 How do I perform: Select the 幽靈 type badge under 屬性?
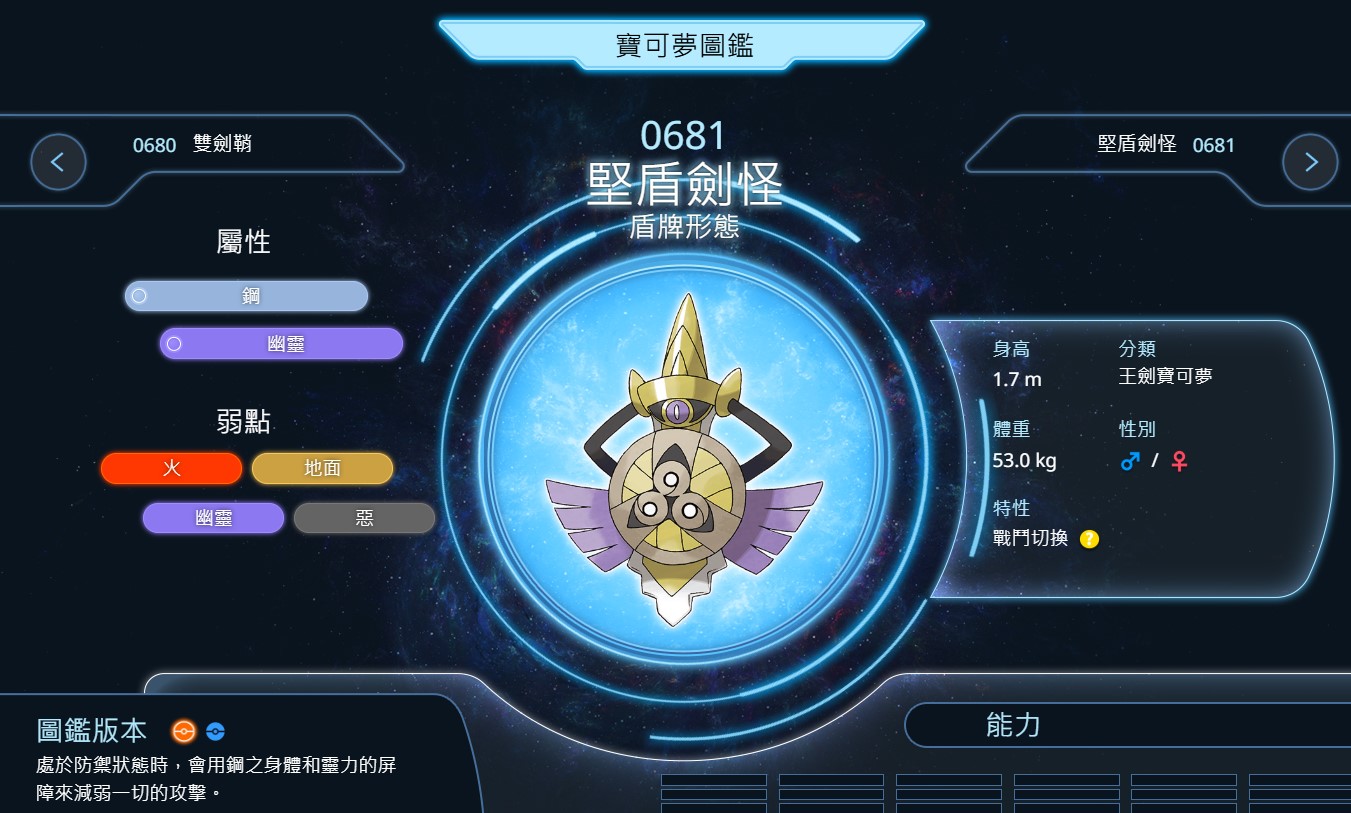[x=281, y=344]
